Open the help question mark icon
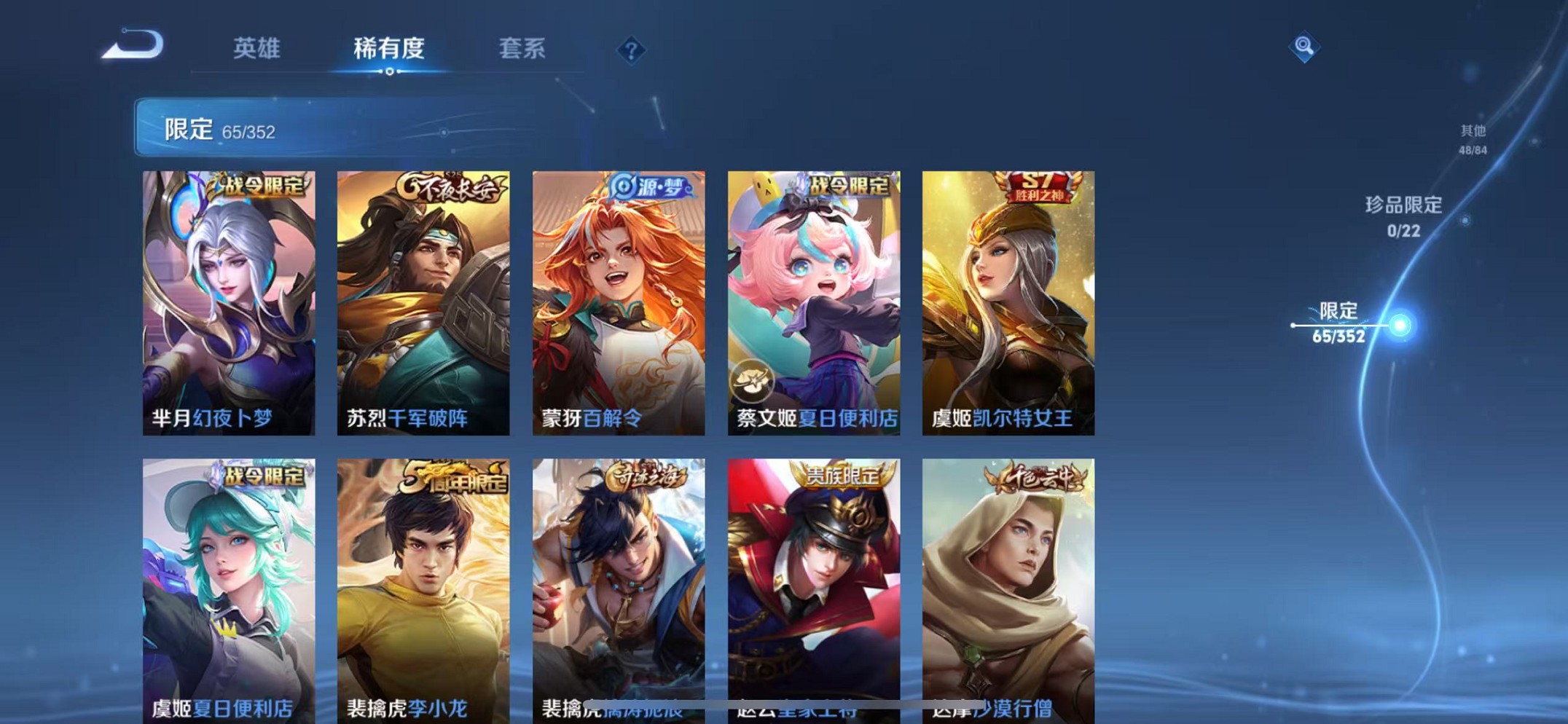The height and width of the screenshot is (724, 1568). [x=631, y=50]
